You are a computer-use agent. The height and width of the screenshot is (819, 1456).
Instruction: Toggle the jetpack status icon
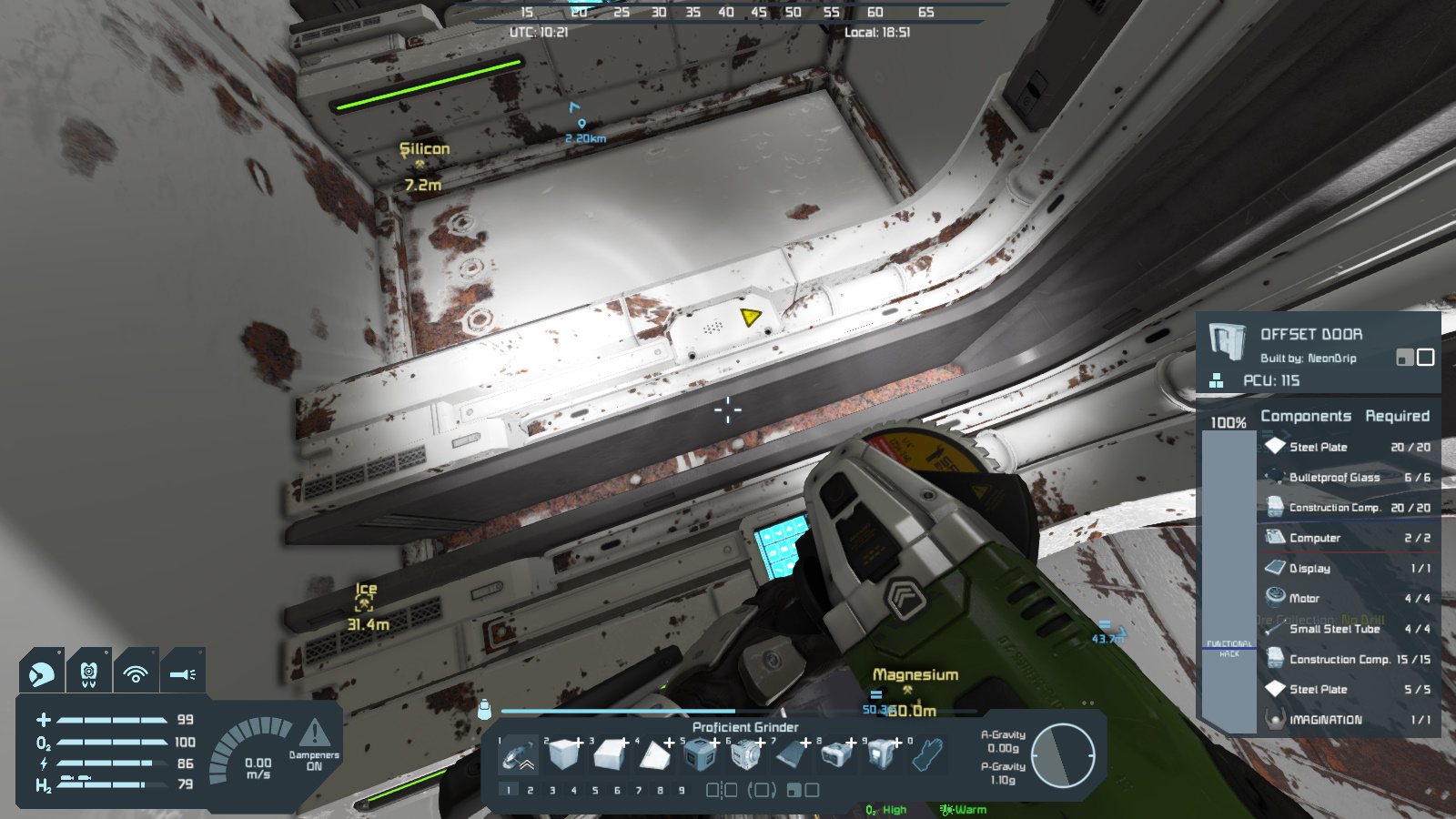[88, 674]
